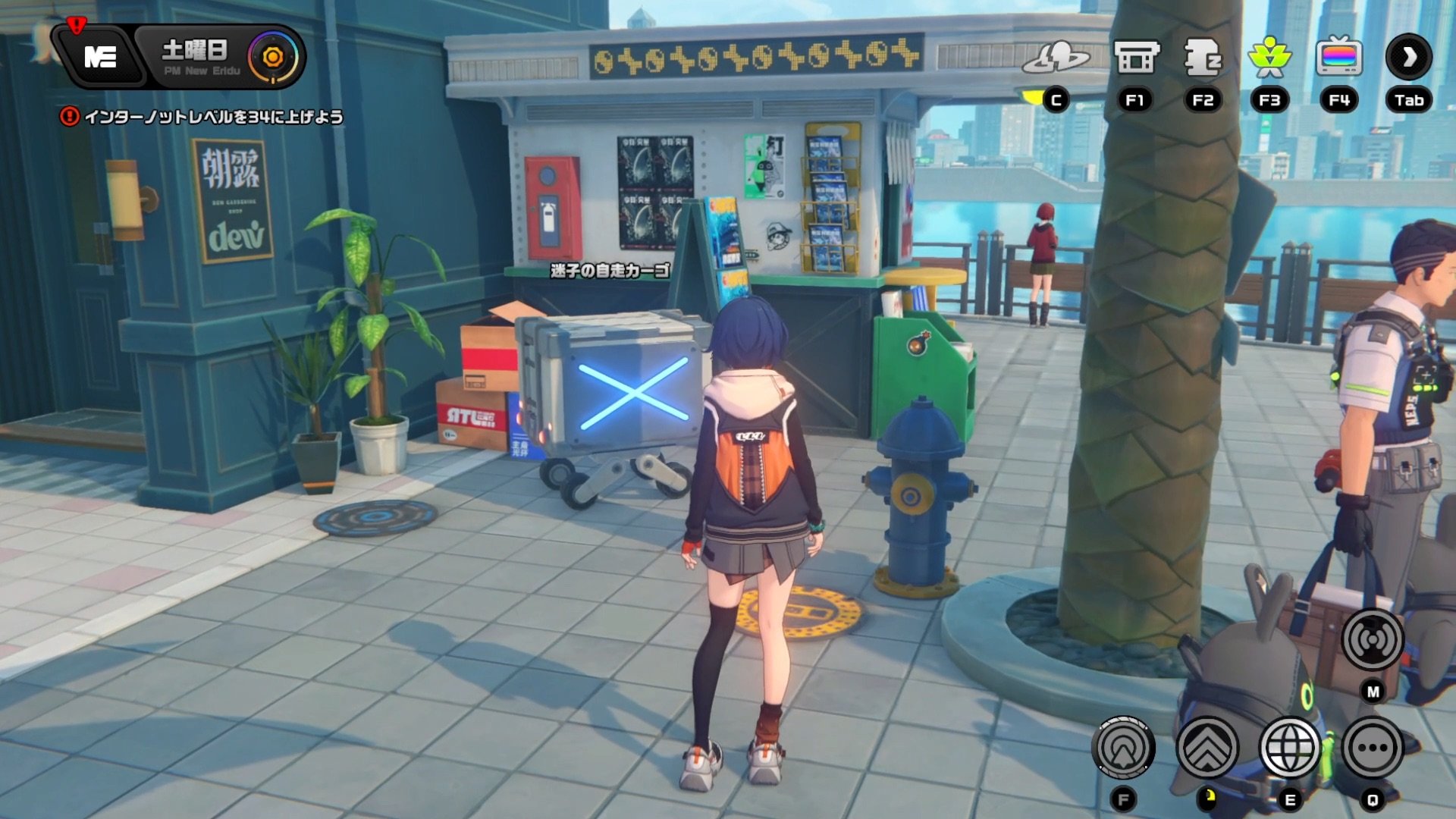Open the signal broadcast map button

[1373, 640]
